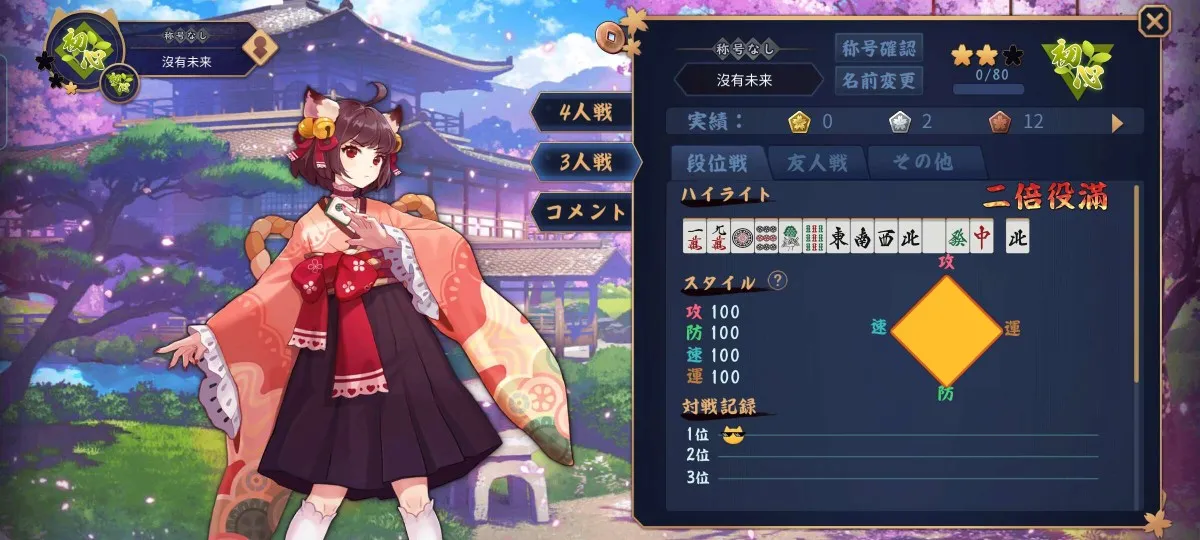Open the 称号確認 title check button

click(x=878, y=47)
